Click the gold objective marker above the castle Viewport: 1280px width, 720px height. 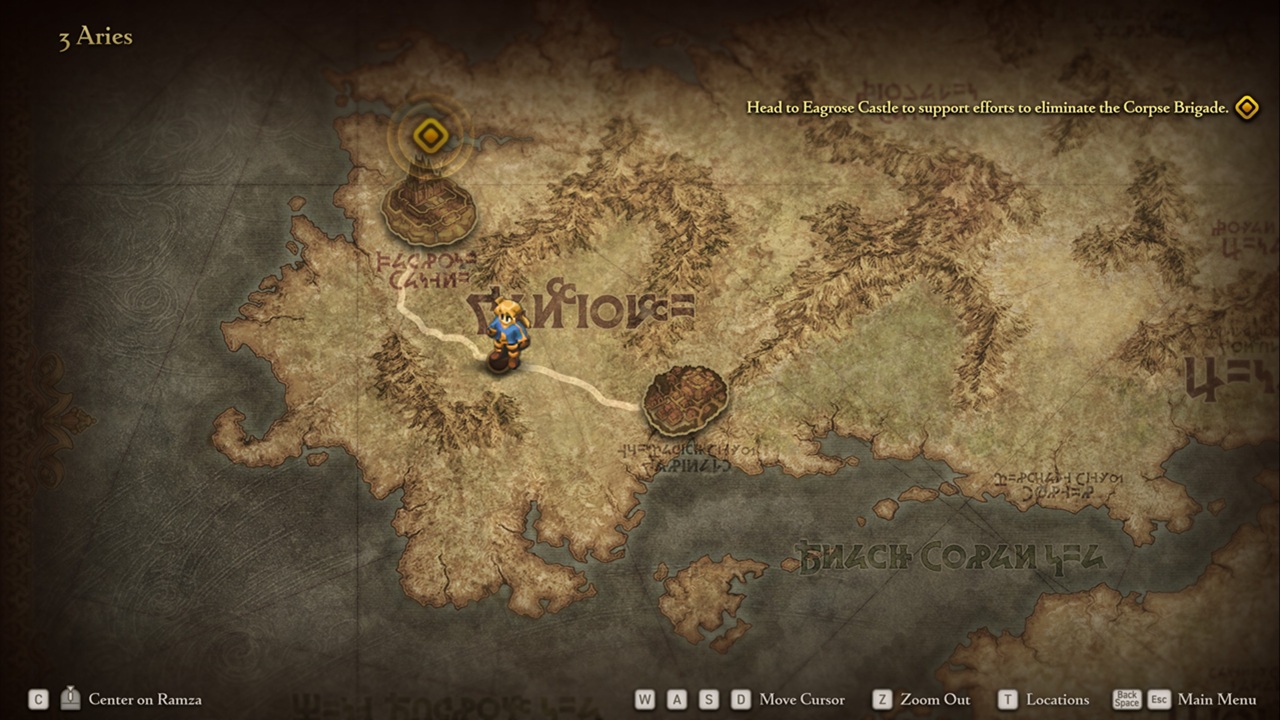point(429,134)
